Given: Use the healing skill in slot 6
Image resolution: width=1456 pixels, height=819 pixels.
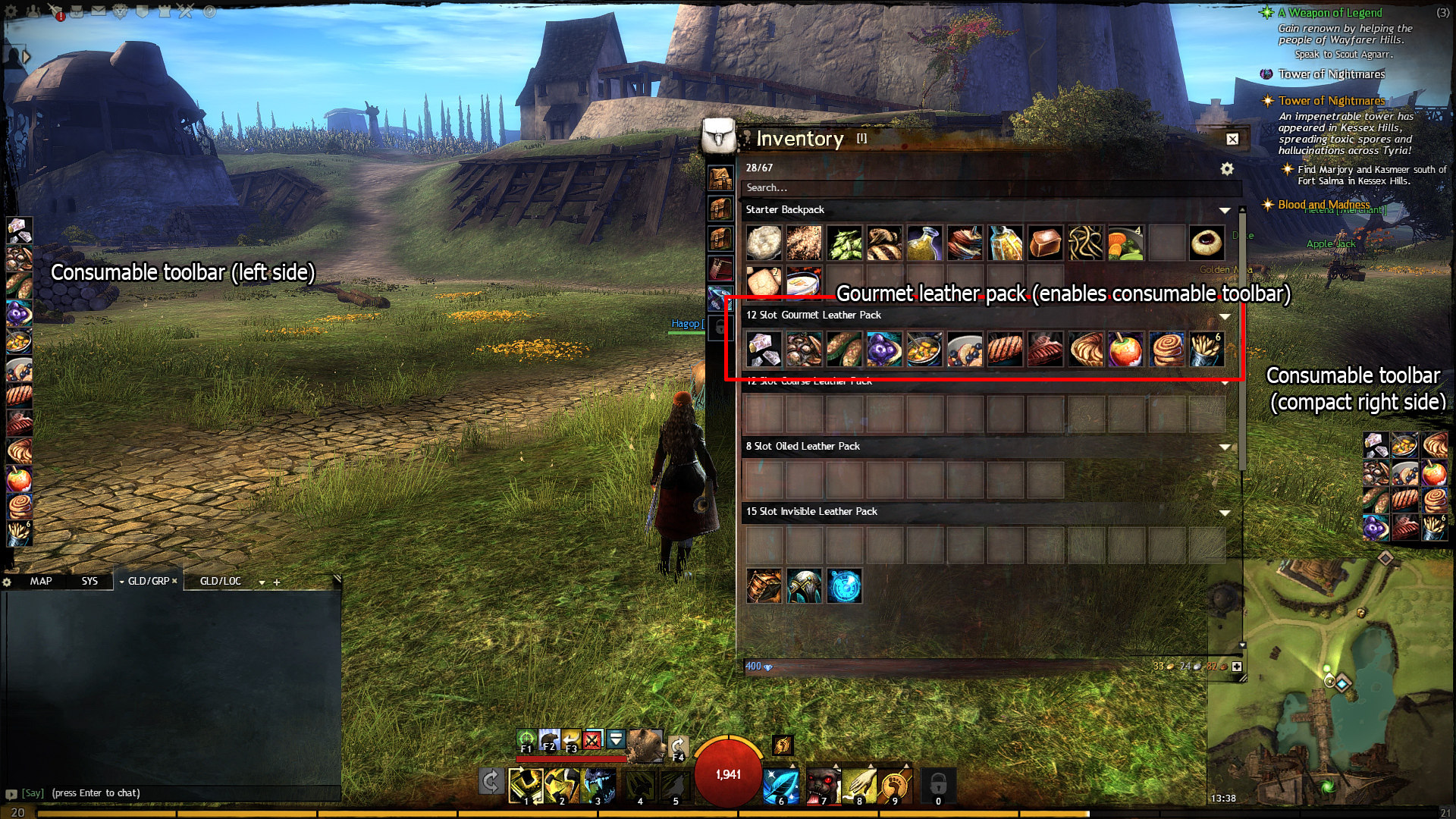Looking at the screenshot, I should point(780,785).
